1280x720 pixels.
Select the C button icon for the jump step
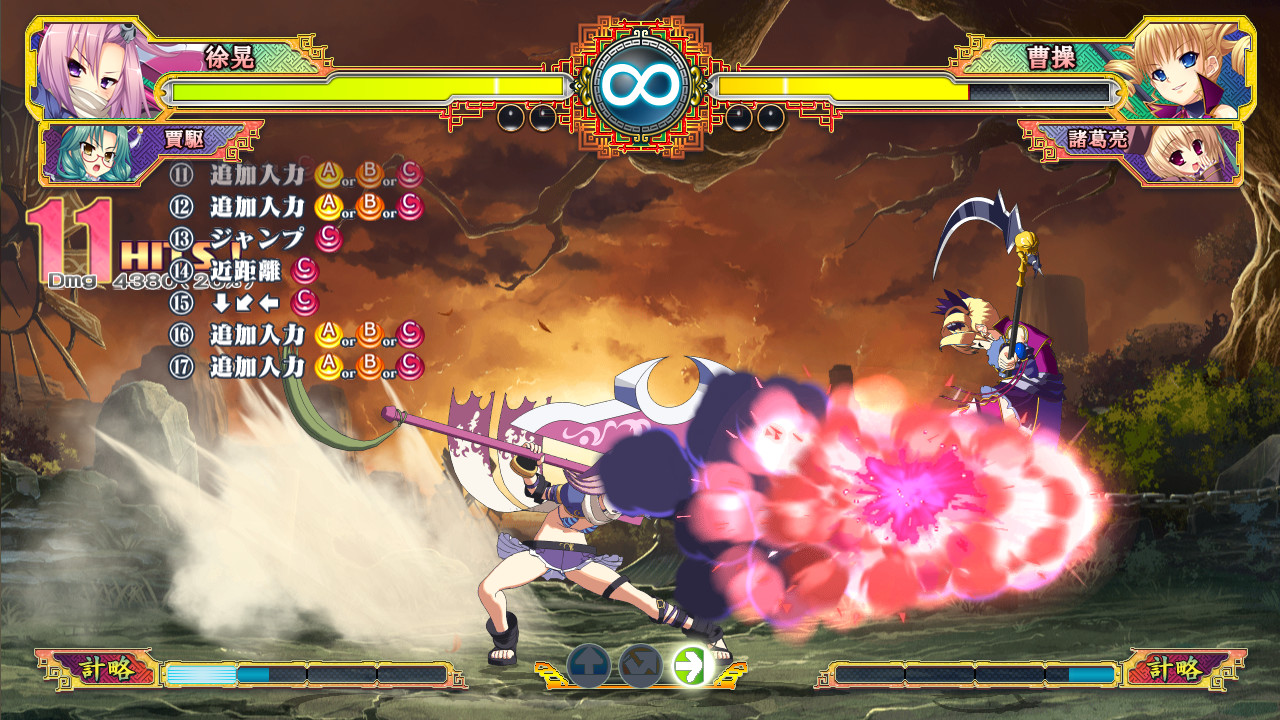(327, 237)
